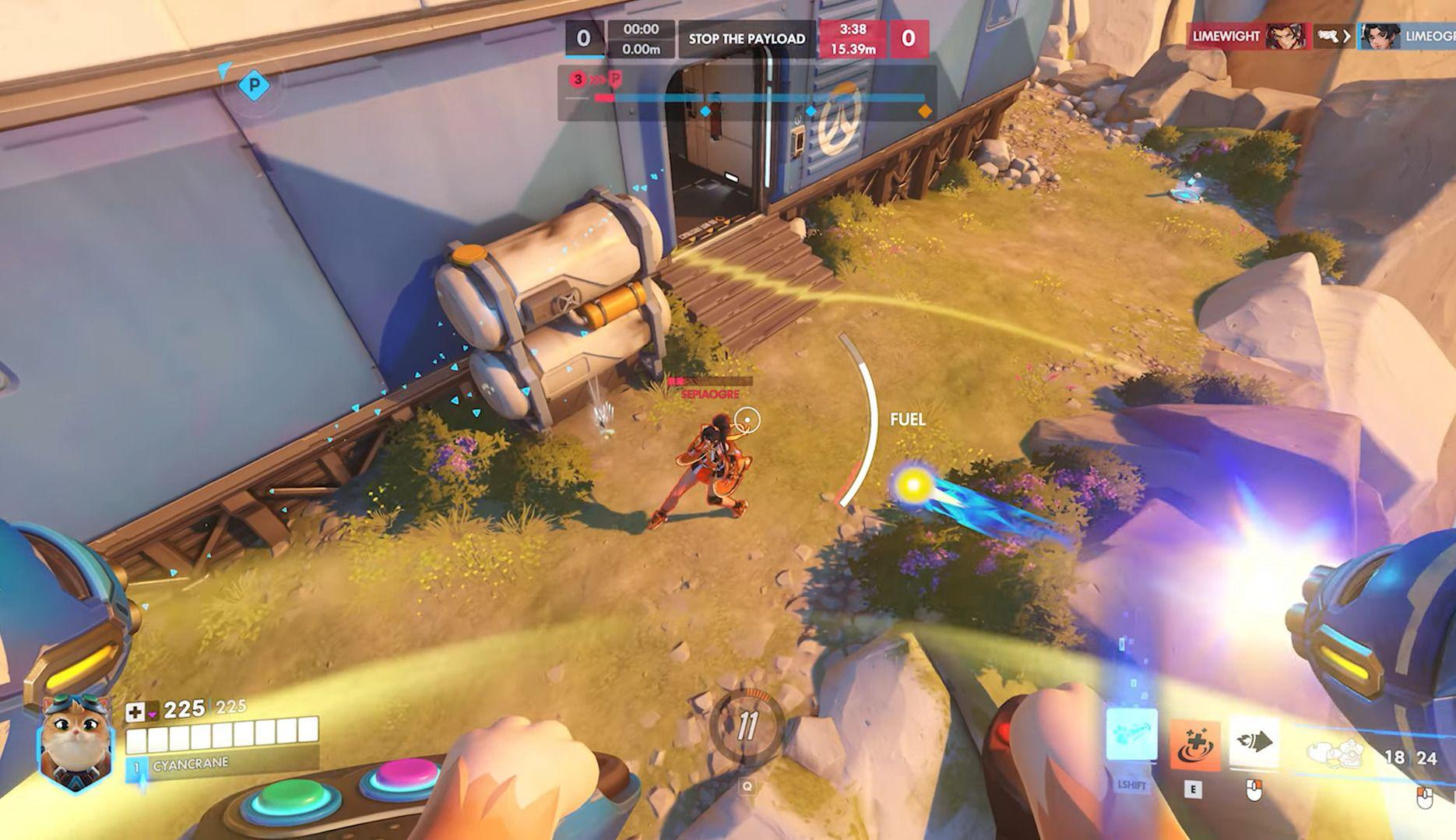Viewport: 1456px width, 840px height.
Task: Trigger the flame arrow boost ability
Action: coord(1254,742)
